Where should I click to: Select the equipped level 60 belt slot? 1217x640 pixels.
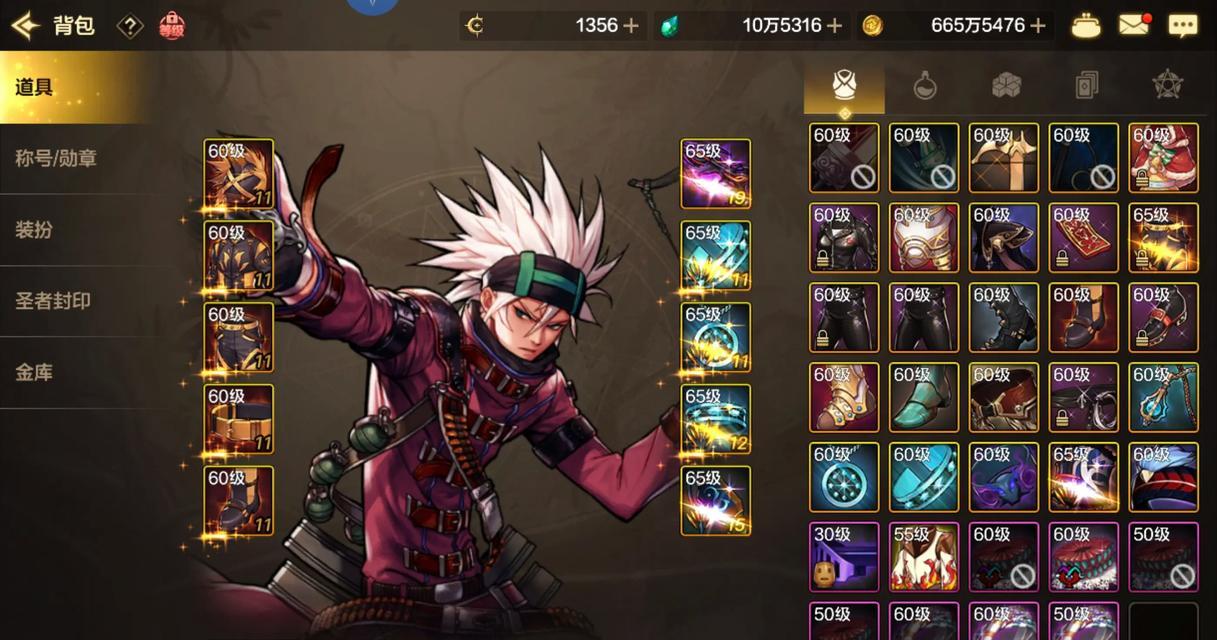tap(239, 419)
